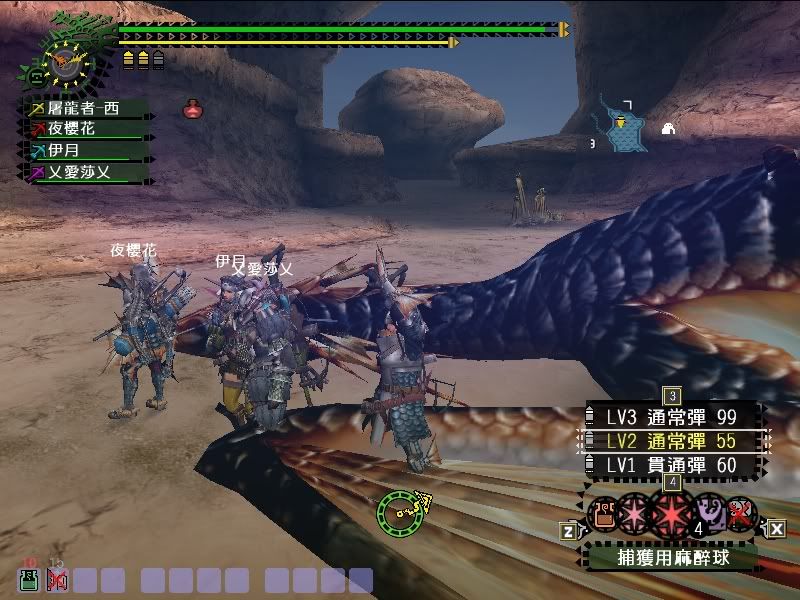
Task: Click the quest timer clock dial
Action: click(x=66, y=64)
